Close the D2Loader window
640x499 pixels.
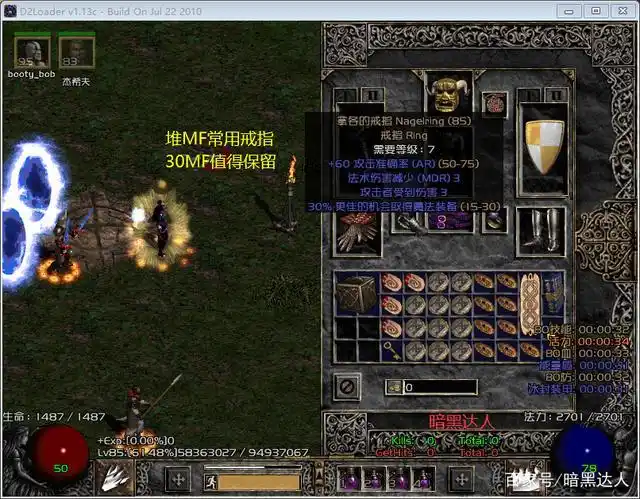(620, 10)
